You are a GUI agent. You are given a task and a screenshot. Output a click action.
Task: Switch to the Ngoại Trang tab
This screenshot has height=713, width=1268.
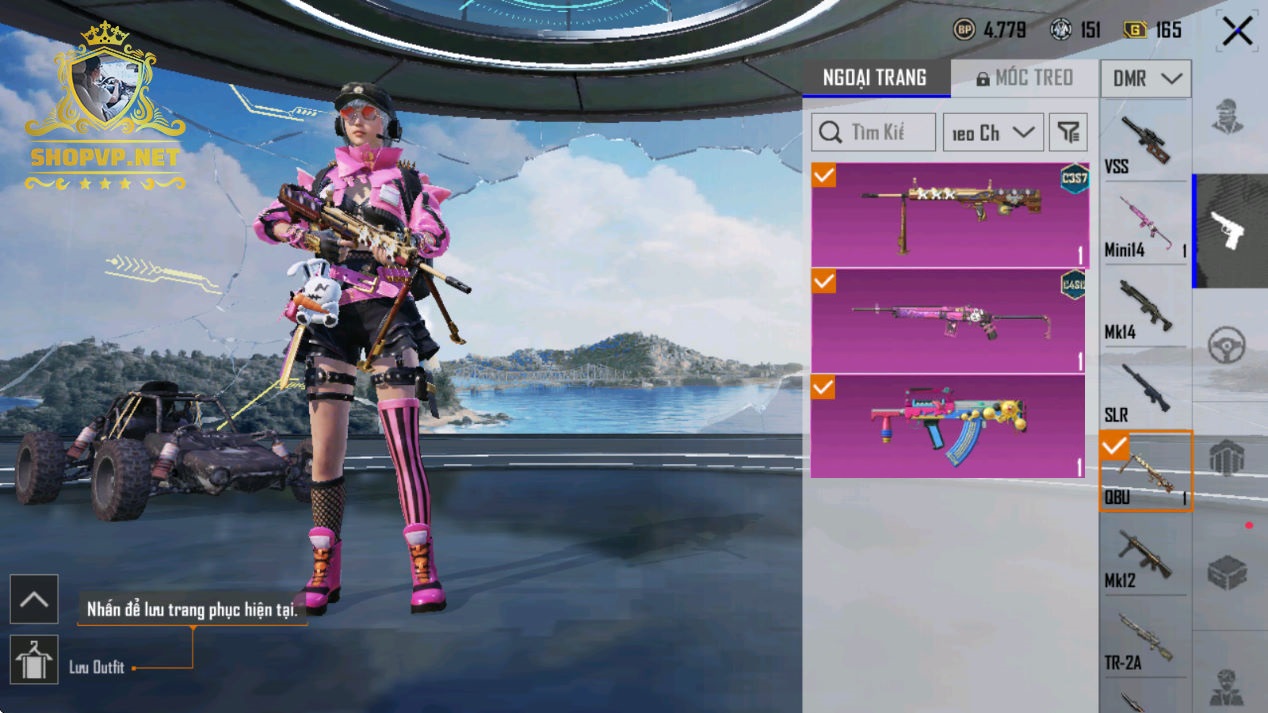pyautogui.click(x=875, y=78)
